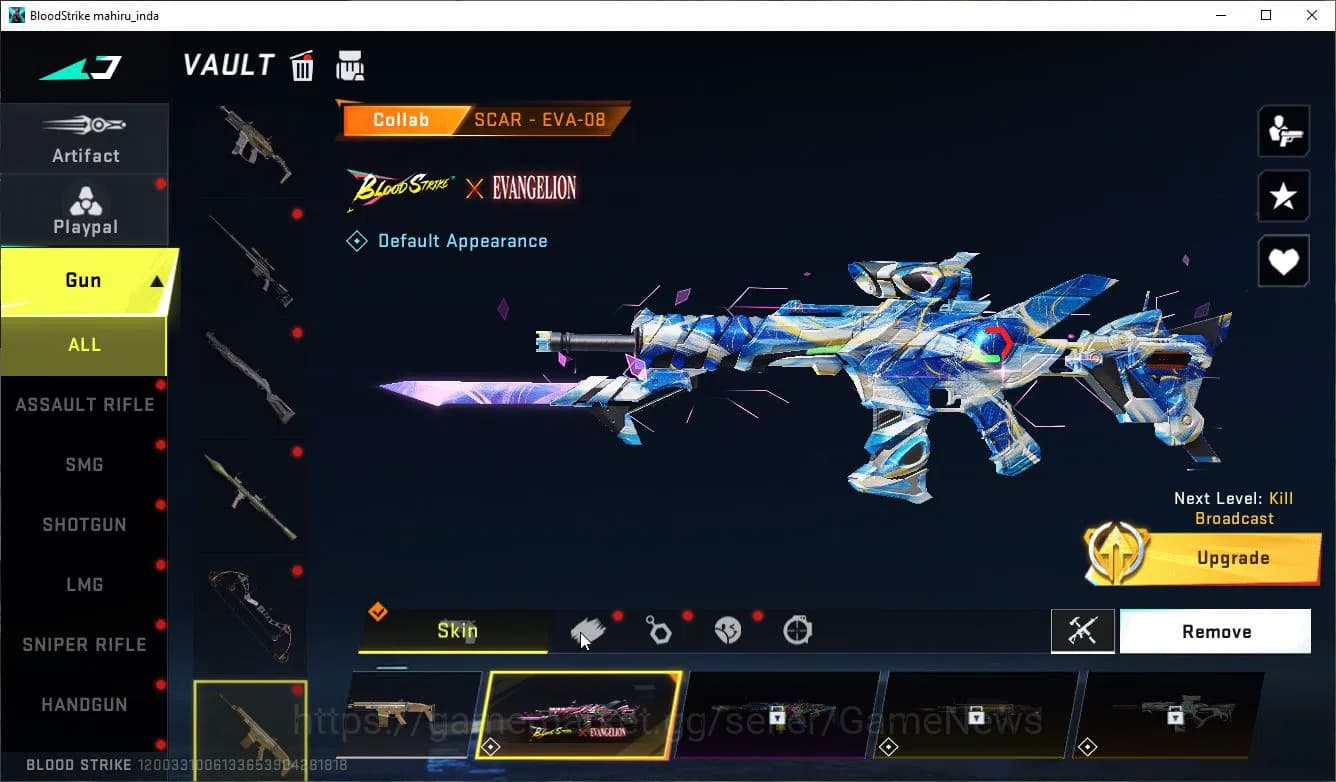Toggle favorite with the star icon

click(1283, 196)
